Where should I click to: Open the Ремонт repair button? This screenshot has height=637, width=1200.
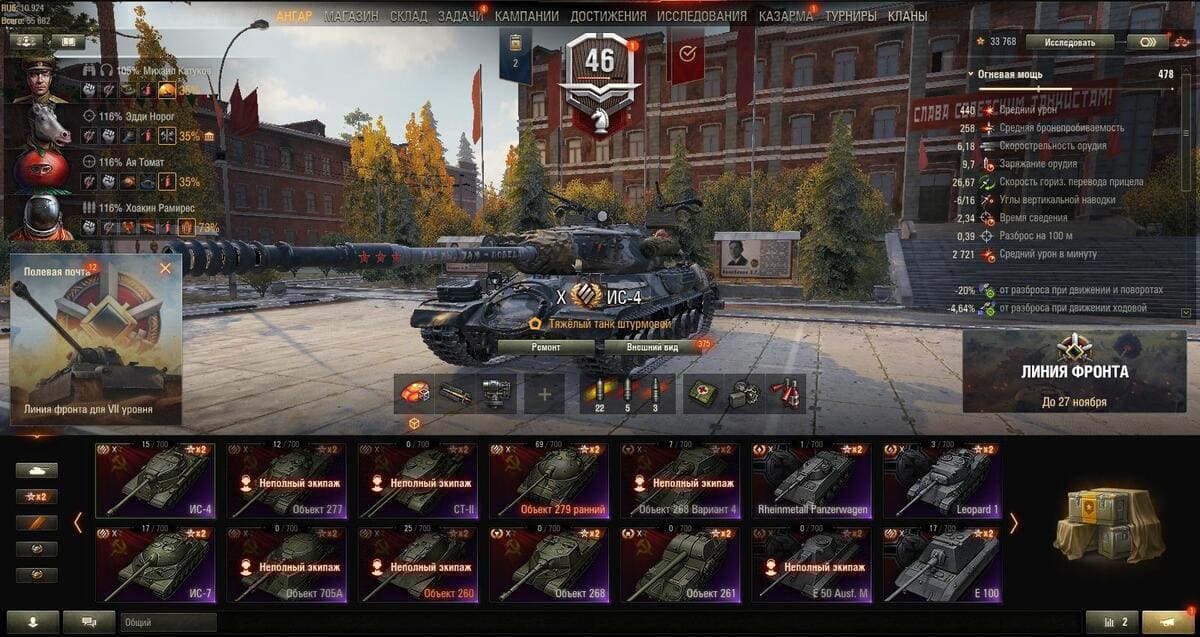click(546, 347)
